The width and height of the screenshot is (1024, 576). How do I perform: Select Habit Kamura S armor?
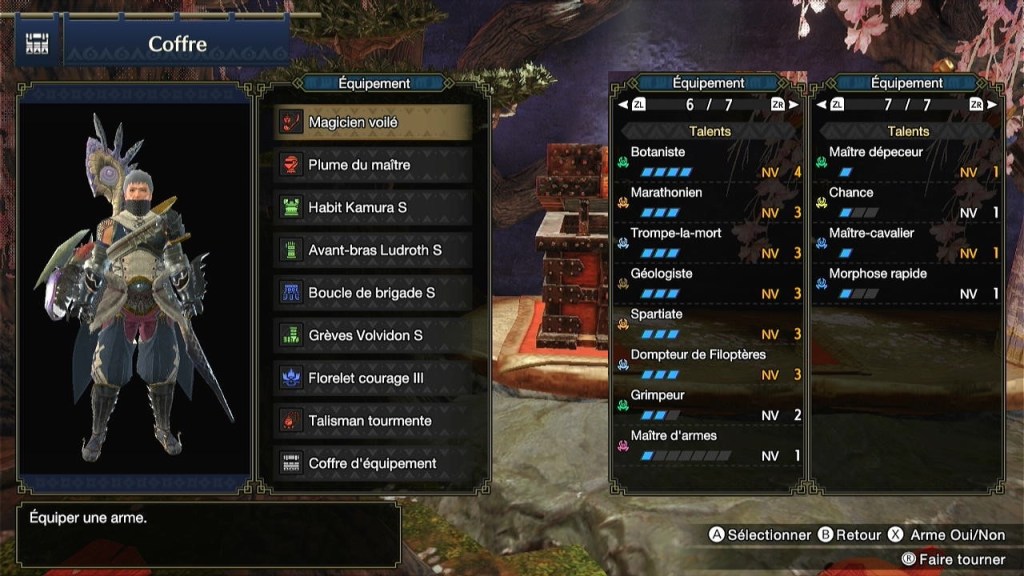(372, 208)
